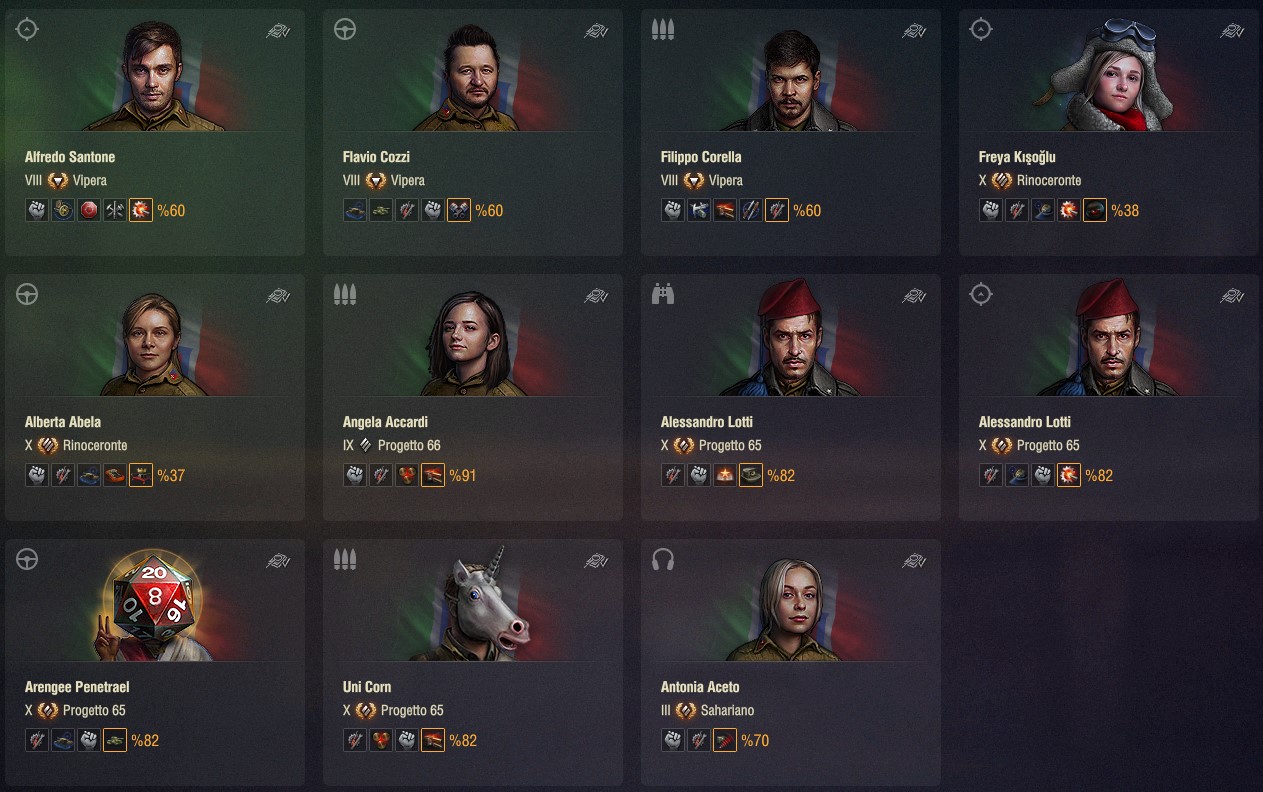The image size is (1263, 792).
Task: Open Antonia Aceto's Sahariano crew card
Action: click(x=791, y=663)
